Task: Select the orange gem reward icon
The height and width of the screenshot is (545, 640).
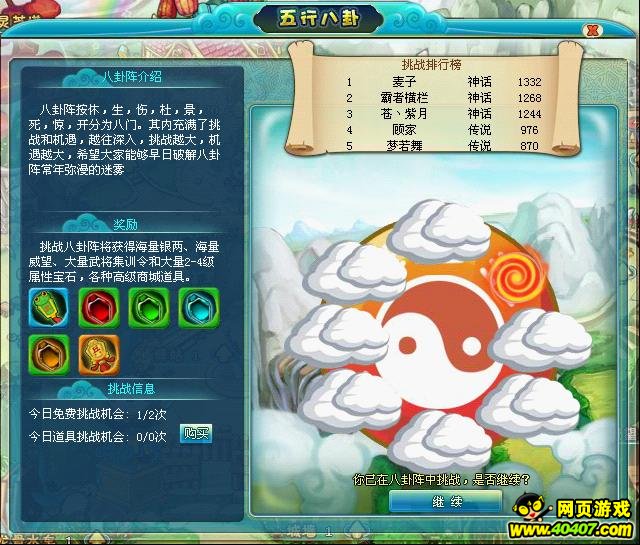Action: [x=48, y=352]
